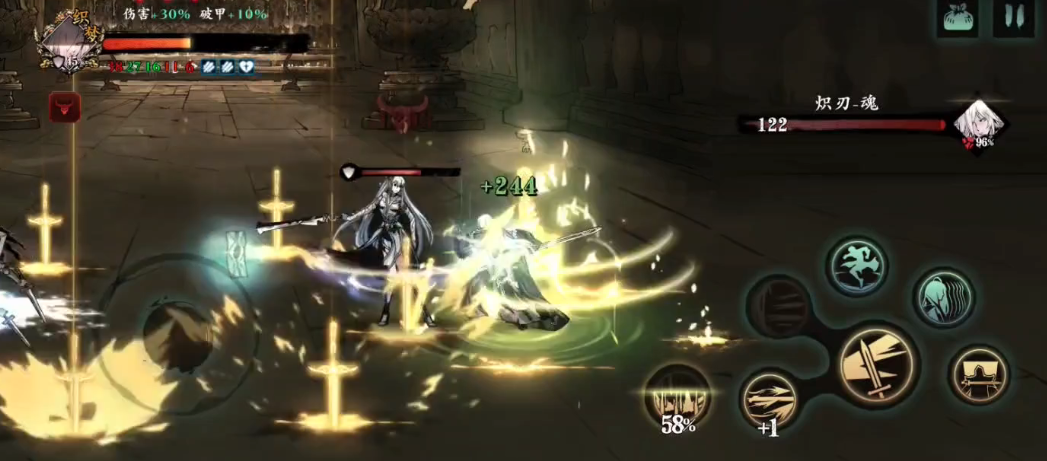This screenshot has height=461, width=1047.
Task: Tap the white-haired boss portrait
Action: (x=978, y=122)
